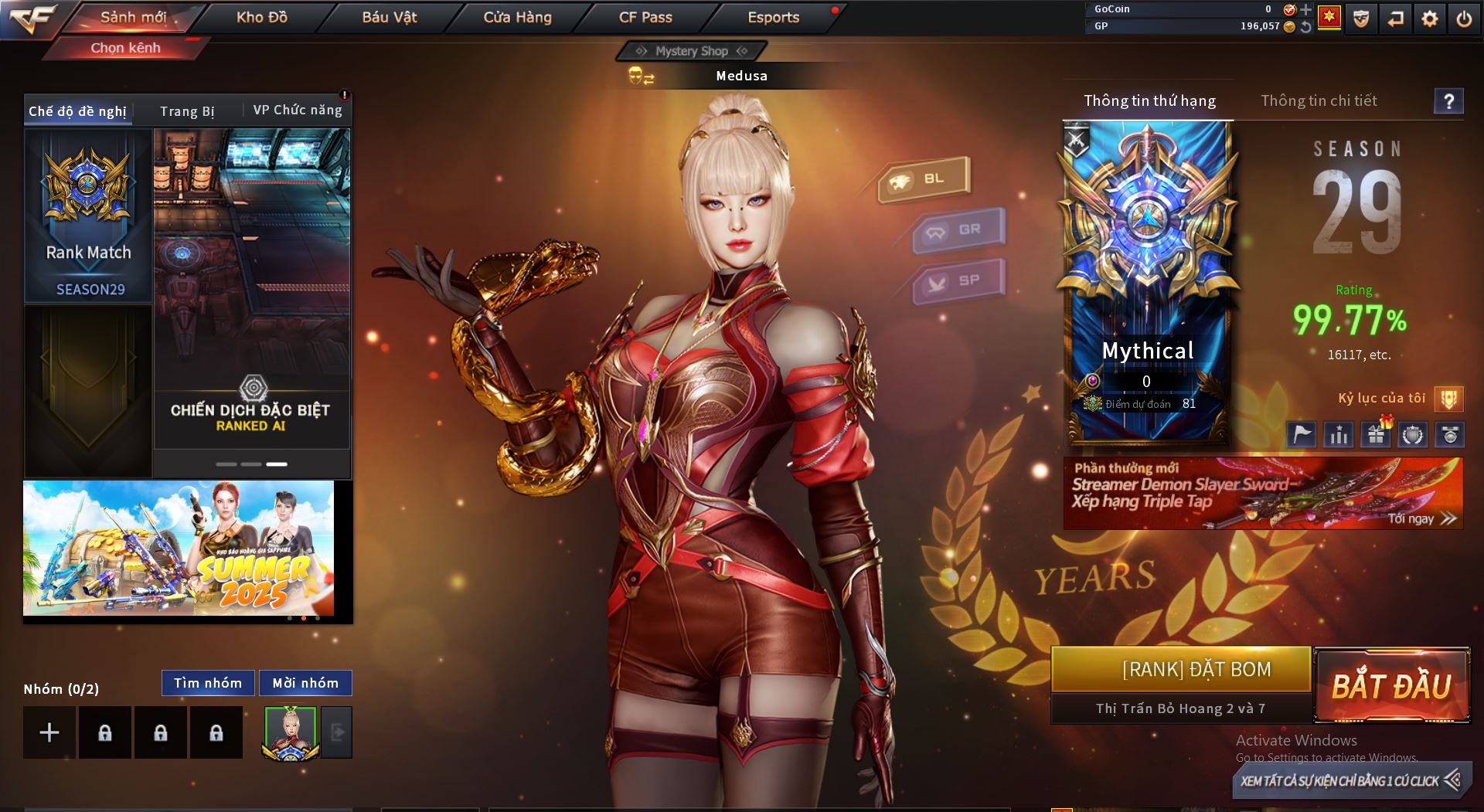Viewport: 1484px width, 812px height.
Task: Switch to the Trang Bị tab
Action: 187,111
